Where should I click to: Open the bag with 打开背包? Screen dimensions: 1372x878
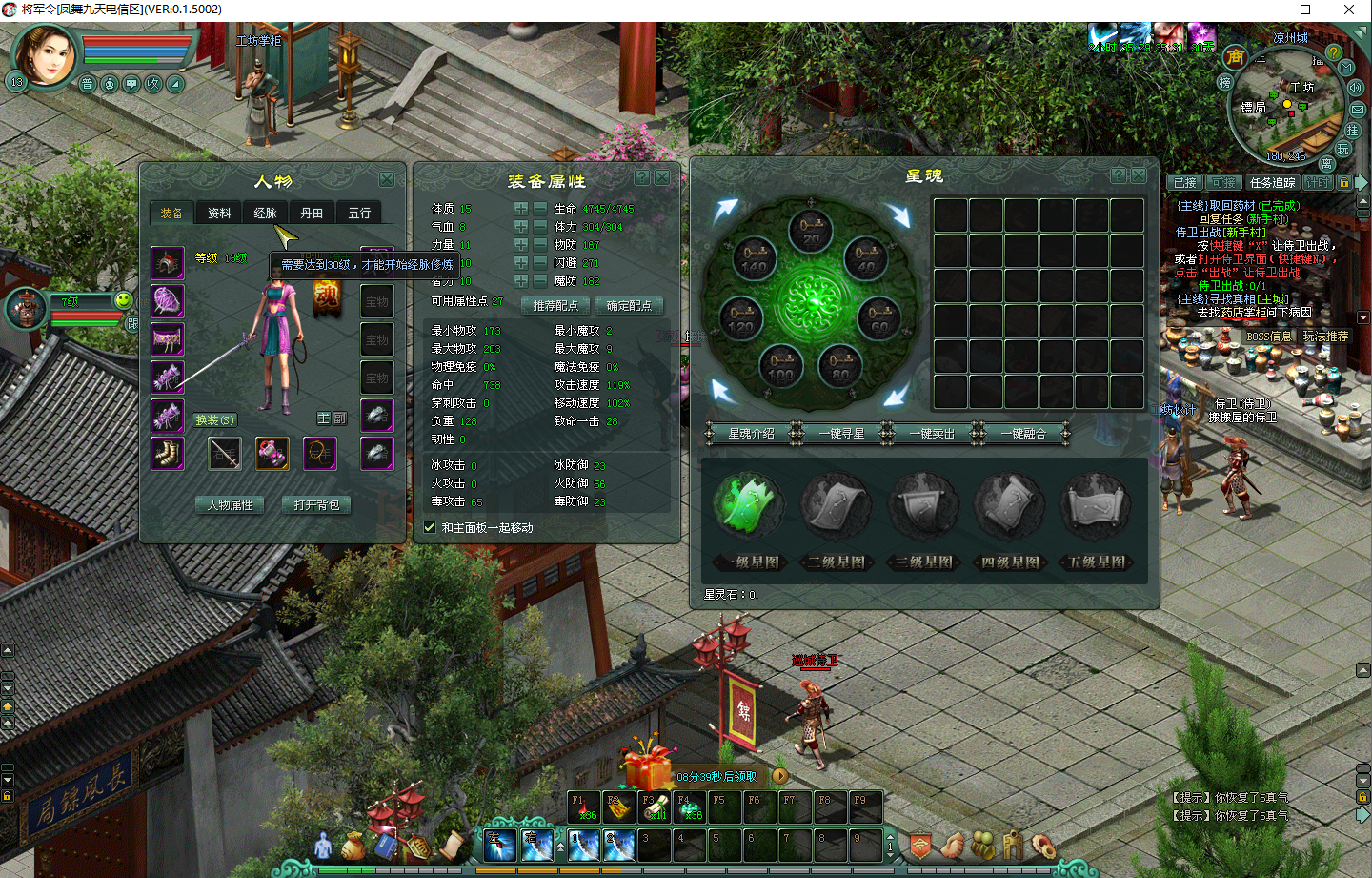click(x=317, y=505)
